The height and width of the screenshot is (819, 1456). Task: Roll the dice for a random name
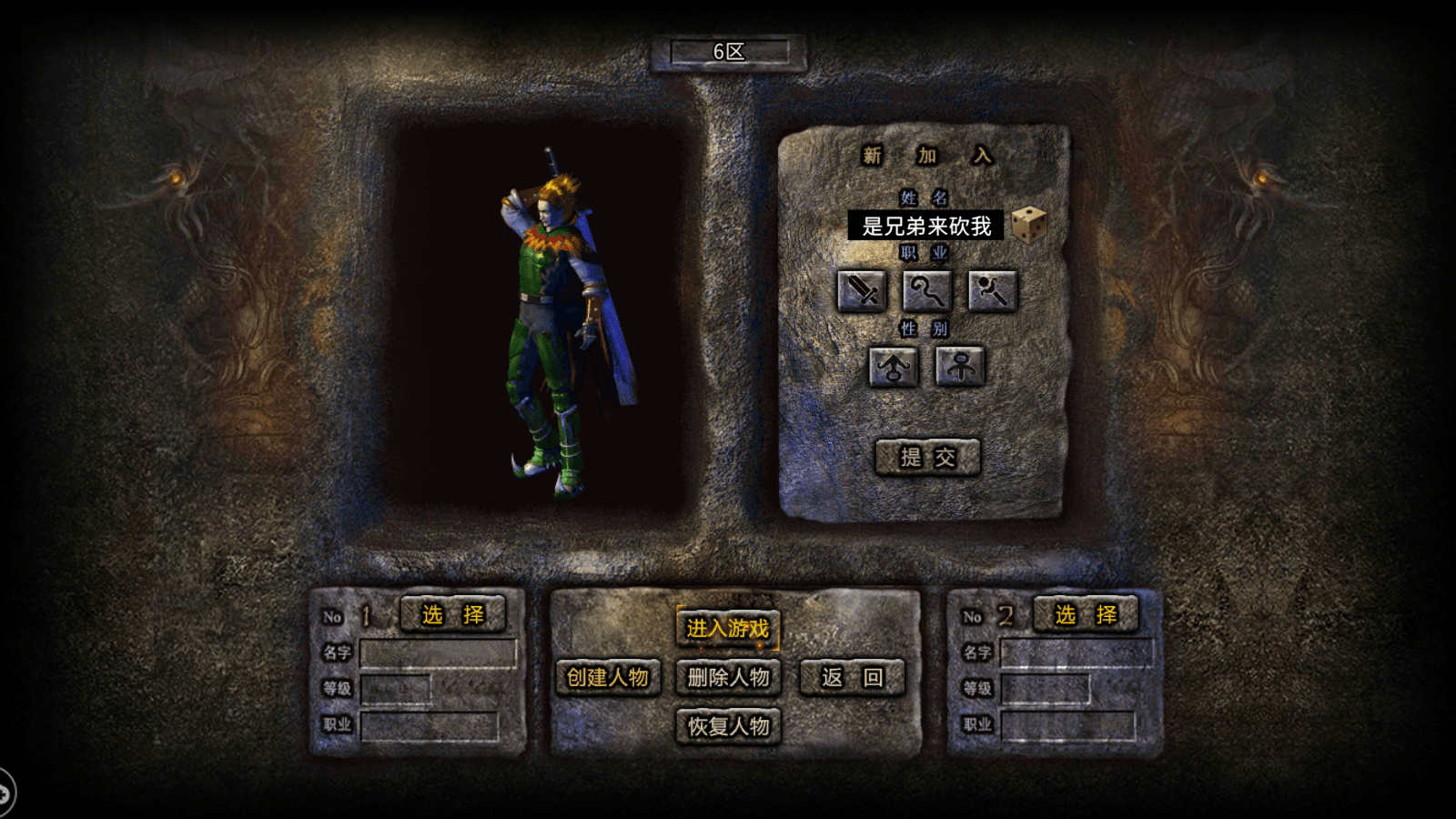(1029, 225)
